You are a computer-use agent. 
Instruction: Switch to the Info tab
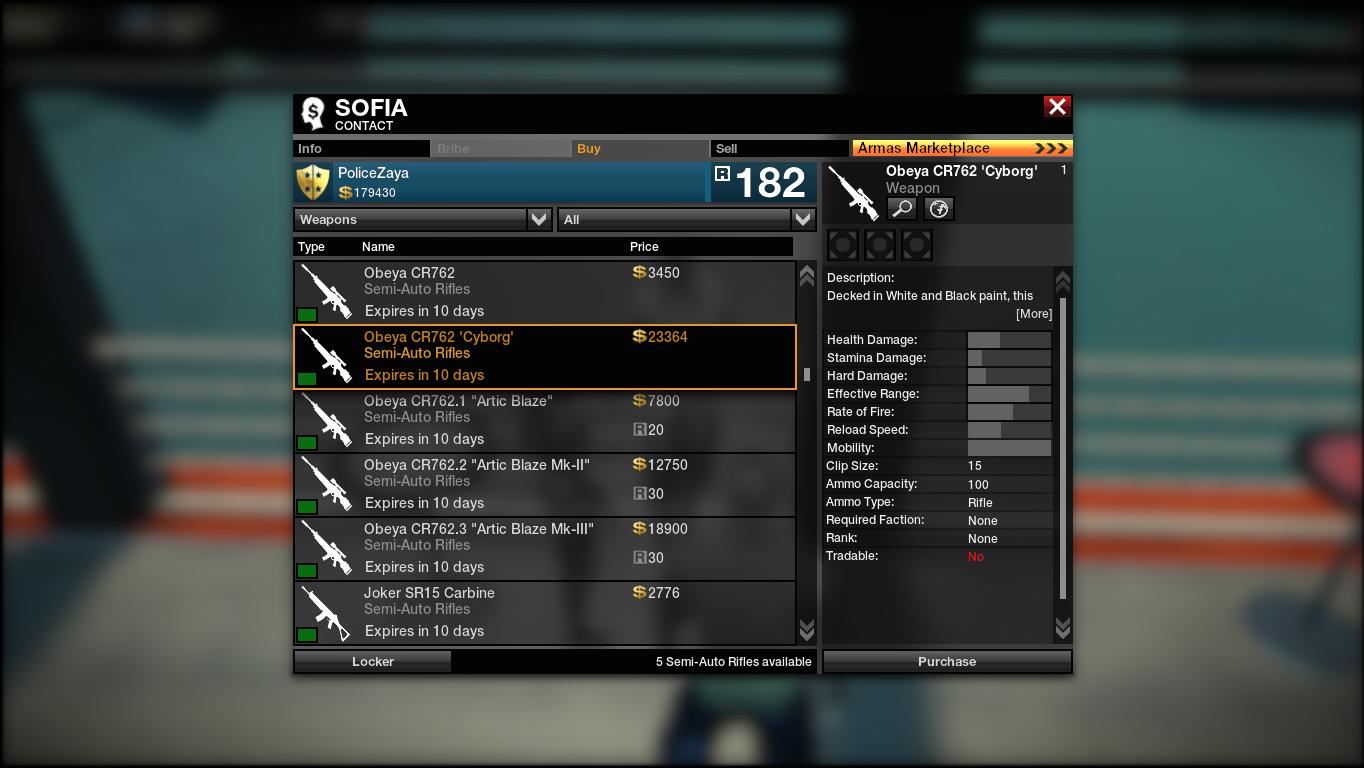pos(361,149)
